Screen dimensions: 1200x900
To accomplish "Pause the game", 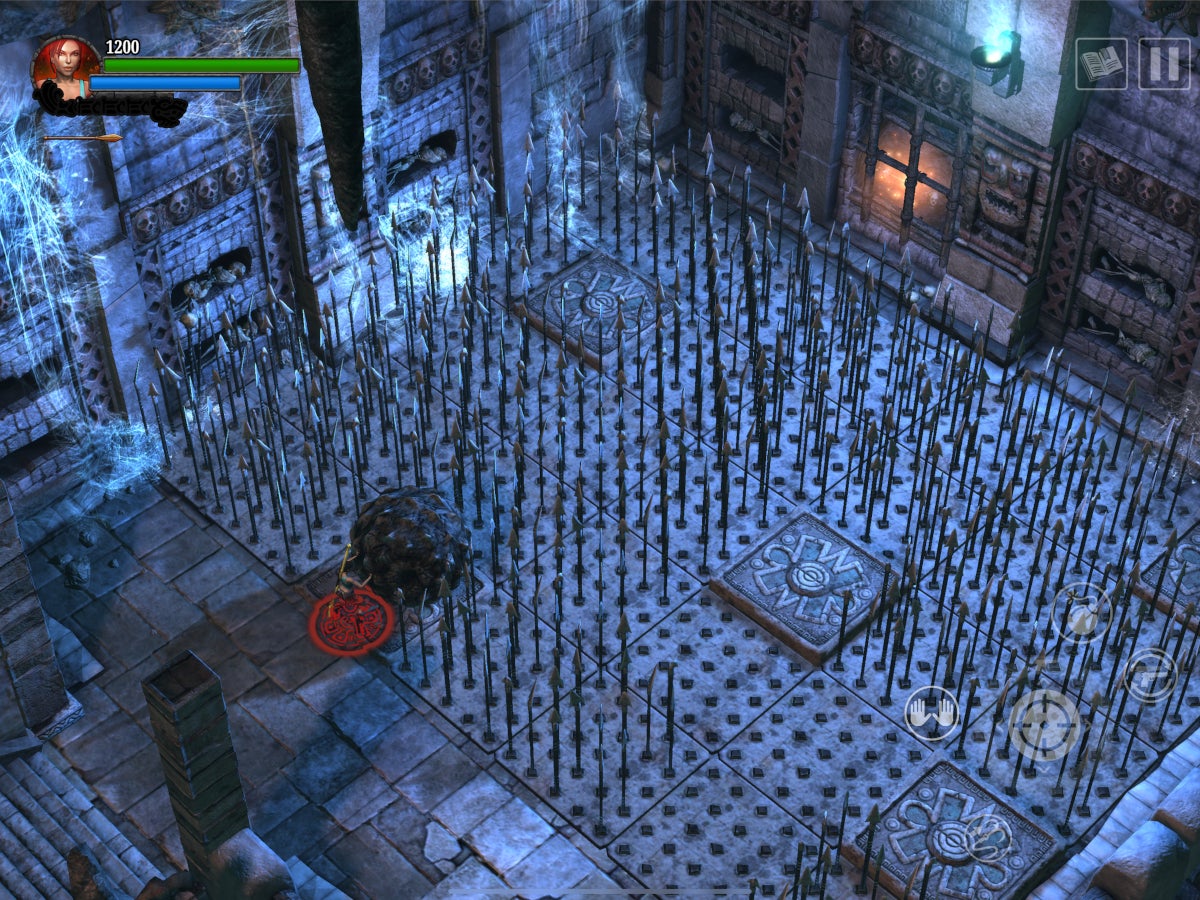I will pyautogui.click(x=1164, y=64).
